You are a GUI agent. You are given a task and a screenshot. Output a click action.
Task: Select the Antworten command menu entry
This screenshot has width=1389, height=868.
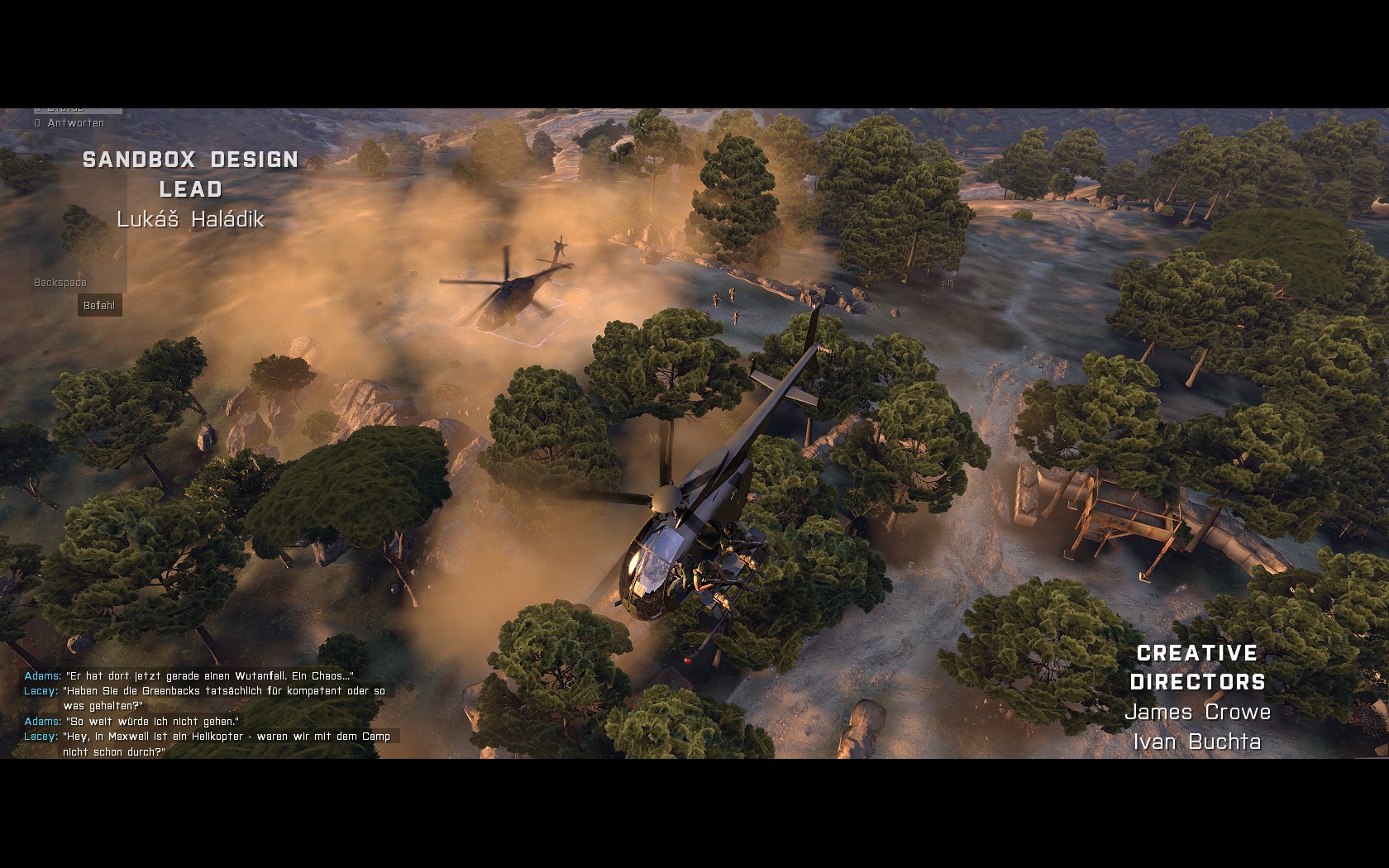75,123
